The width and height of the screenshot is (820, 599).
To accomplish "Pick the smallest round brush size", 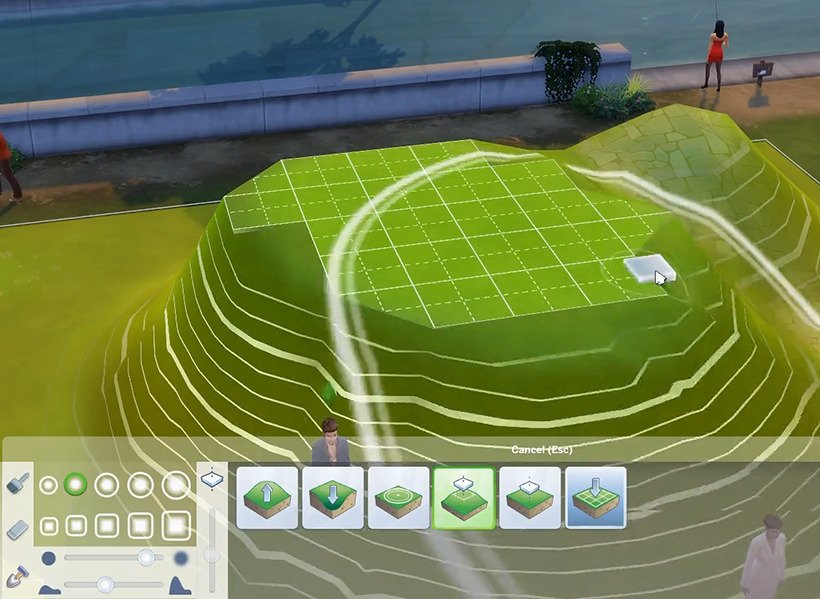I will pyautogui.click(x=48, y=485).
